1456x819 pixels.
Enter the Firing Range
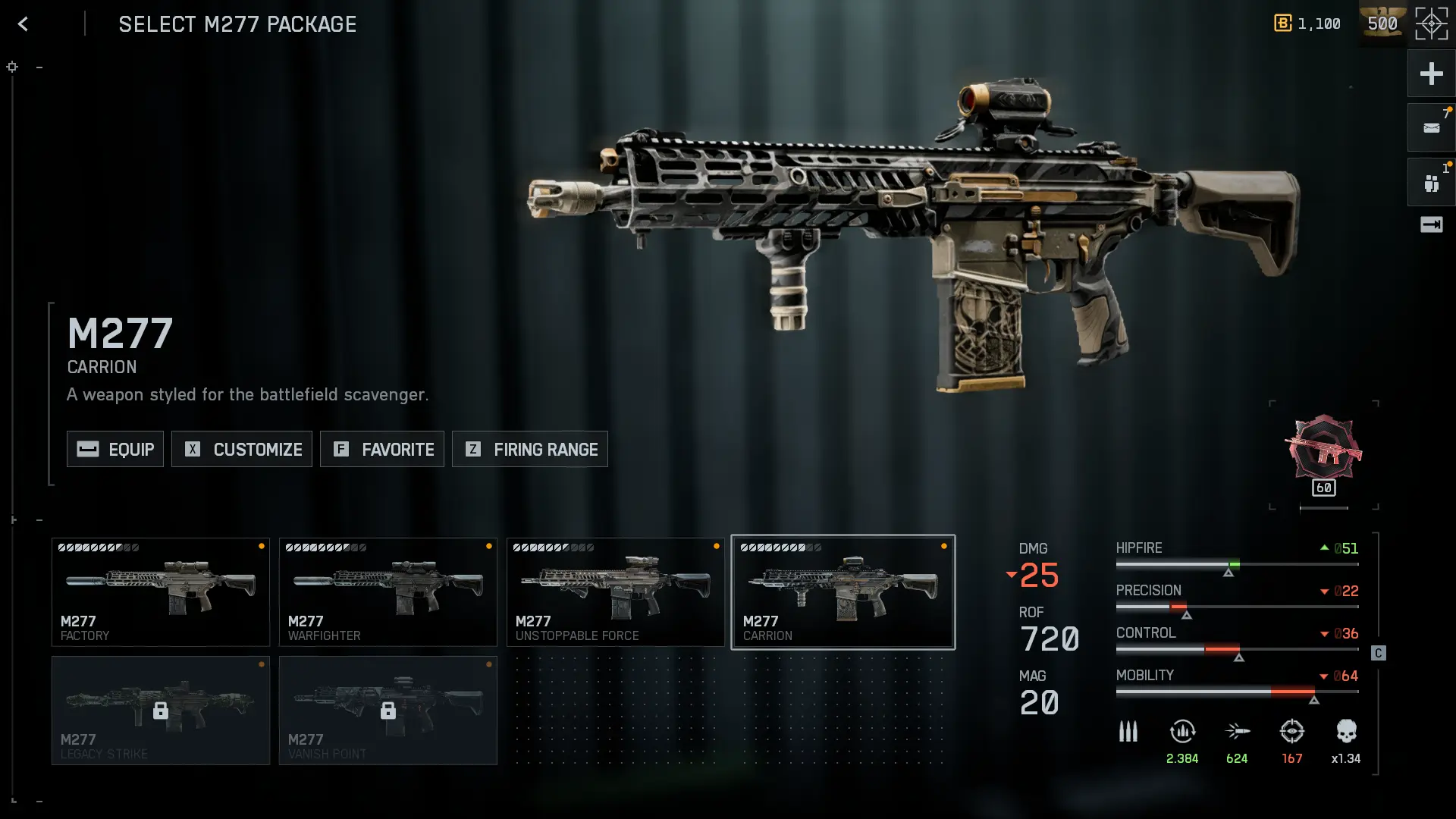coord(530,449)
